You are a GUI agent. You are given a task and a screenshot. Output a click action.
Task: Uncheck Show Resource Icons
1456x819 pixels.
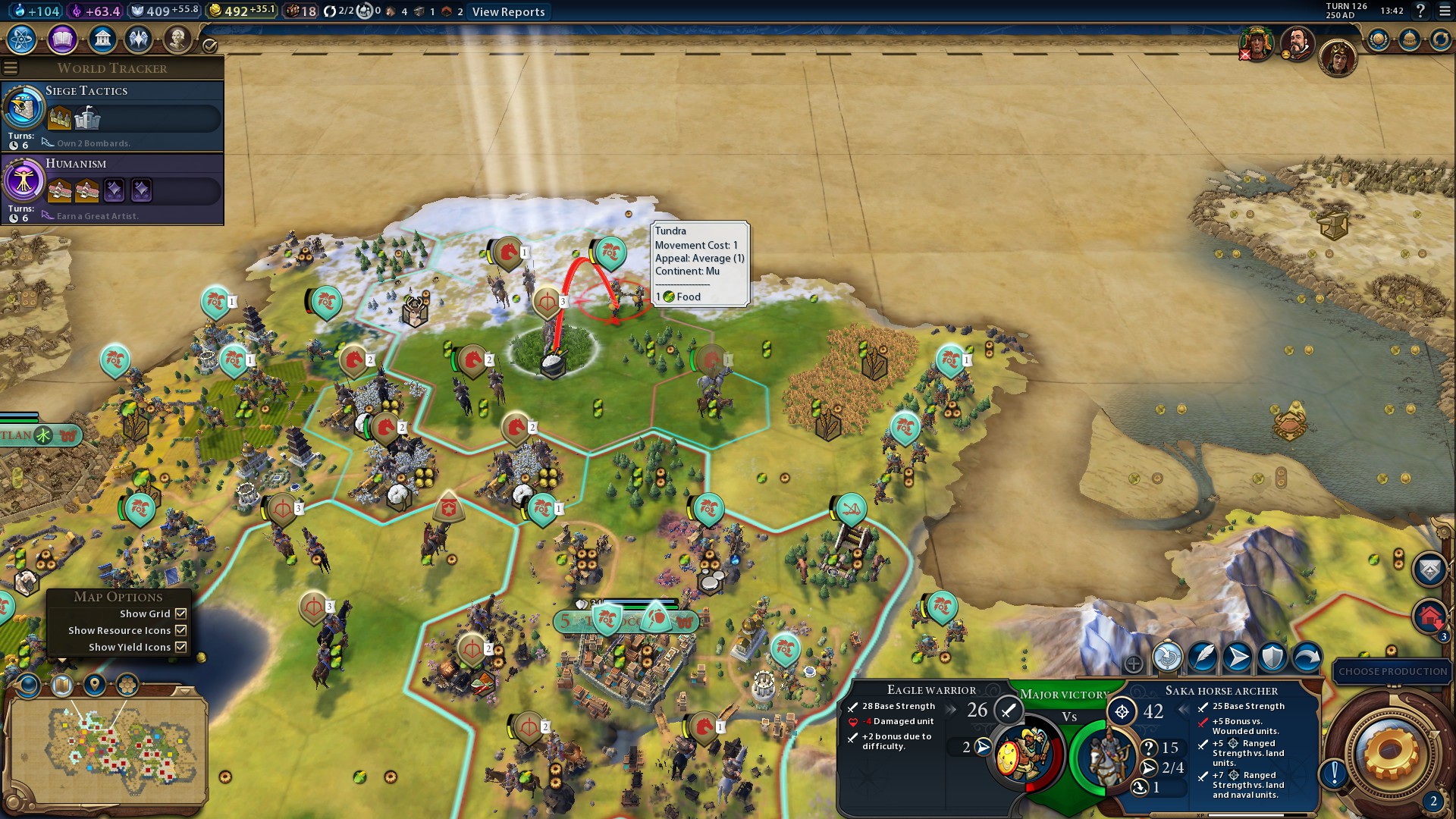[181, 630]
